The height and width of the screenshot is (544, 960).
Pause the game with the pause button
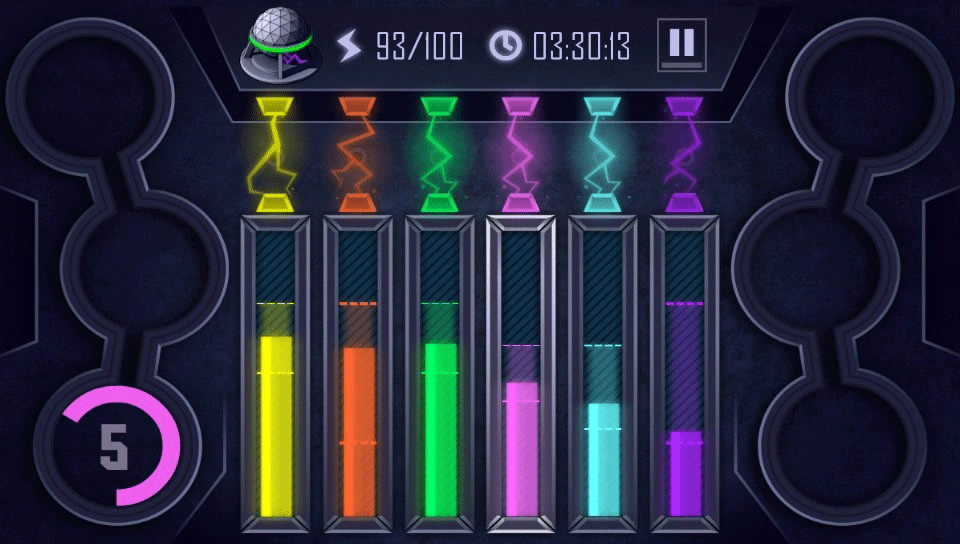tap(681, 44)
